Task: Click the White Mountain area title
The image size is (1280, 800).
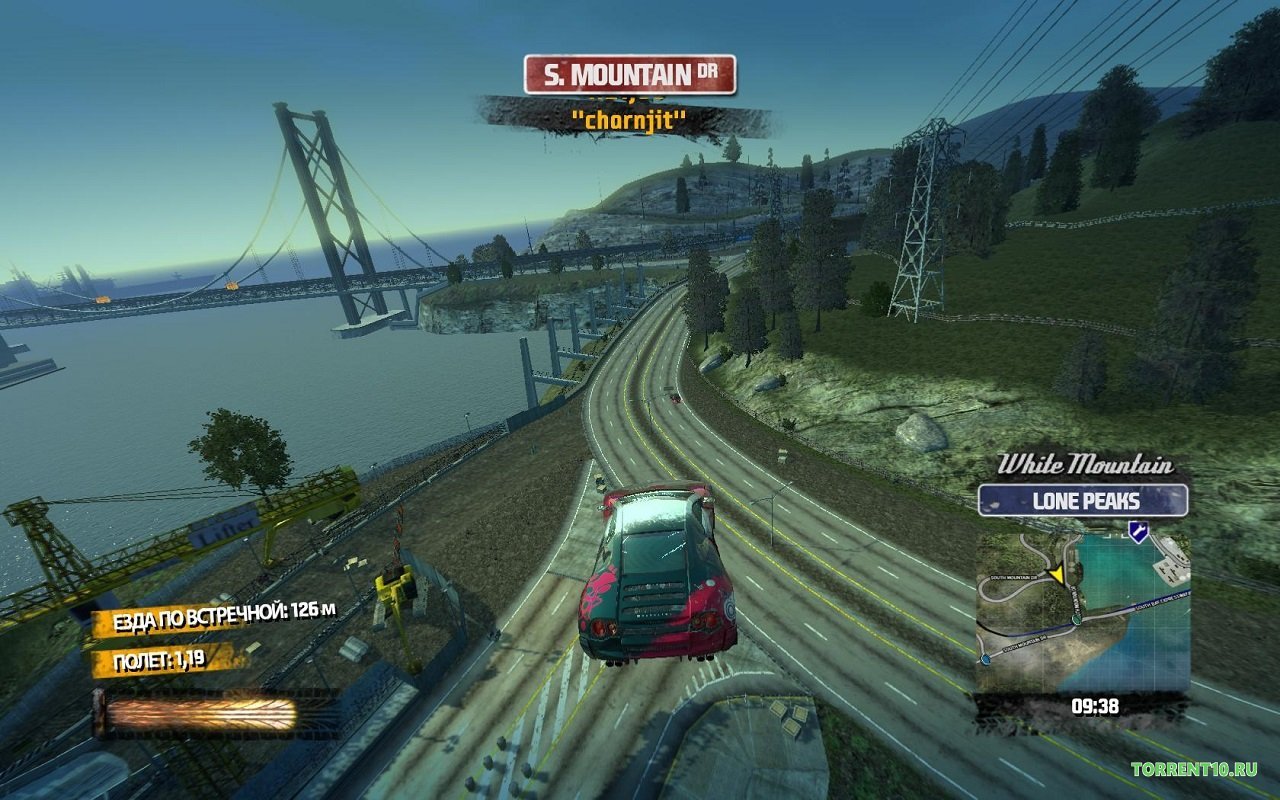Action: (1085, 464)
